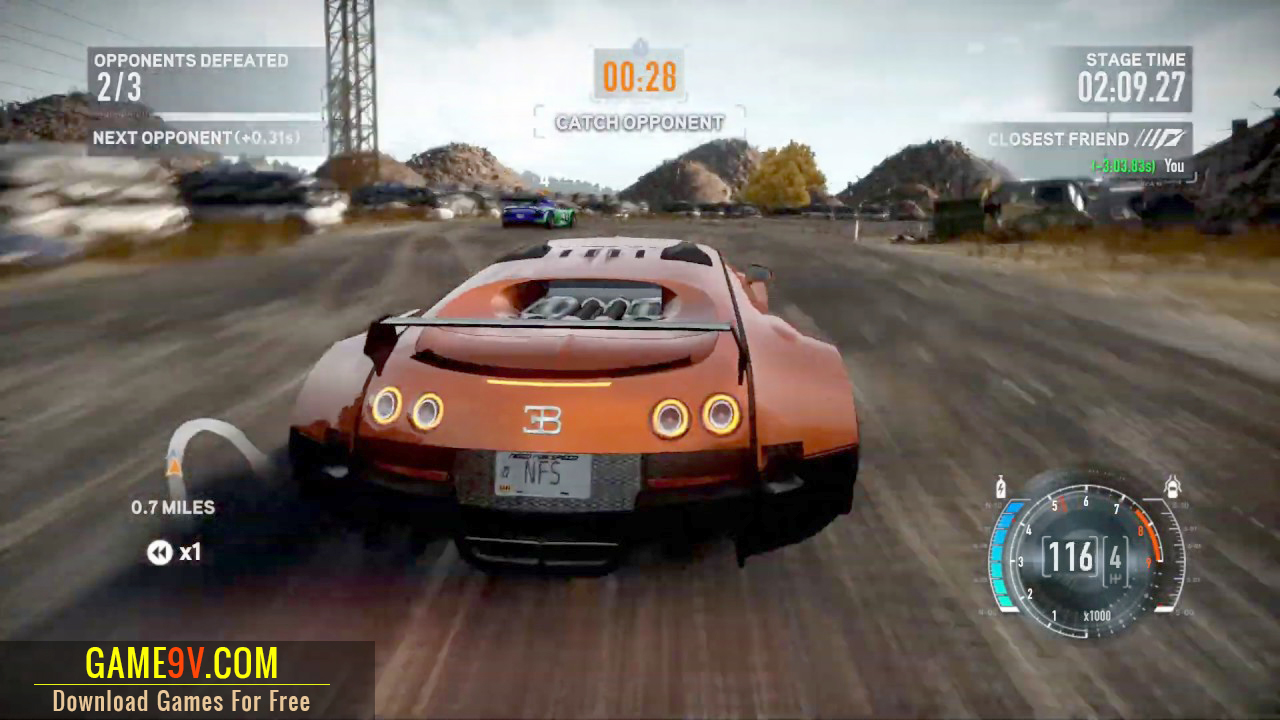Click the checkpoint marker above the 00:28 timer
The width and height of the screenshot is (1280, 720).
640,44
